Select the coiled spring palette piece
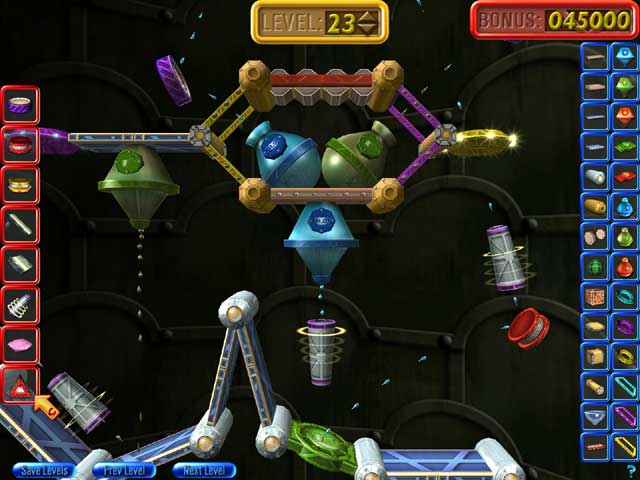This screenshot has width=640, height=480. tap(21, 302)
